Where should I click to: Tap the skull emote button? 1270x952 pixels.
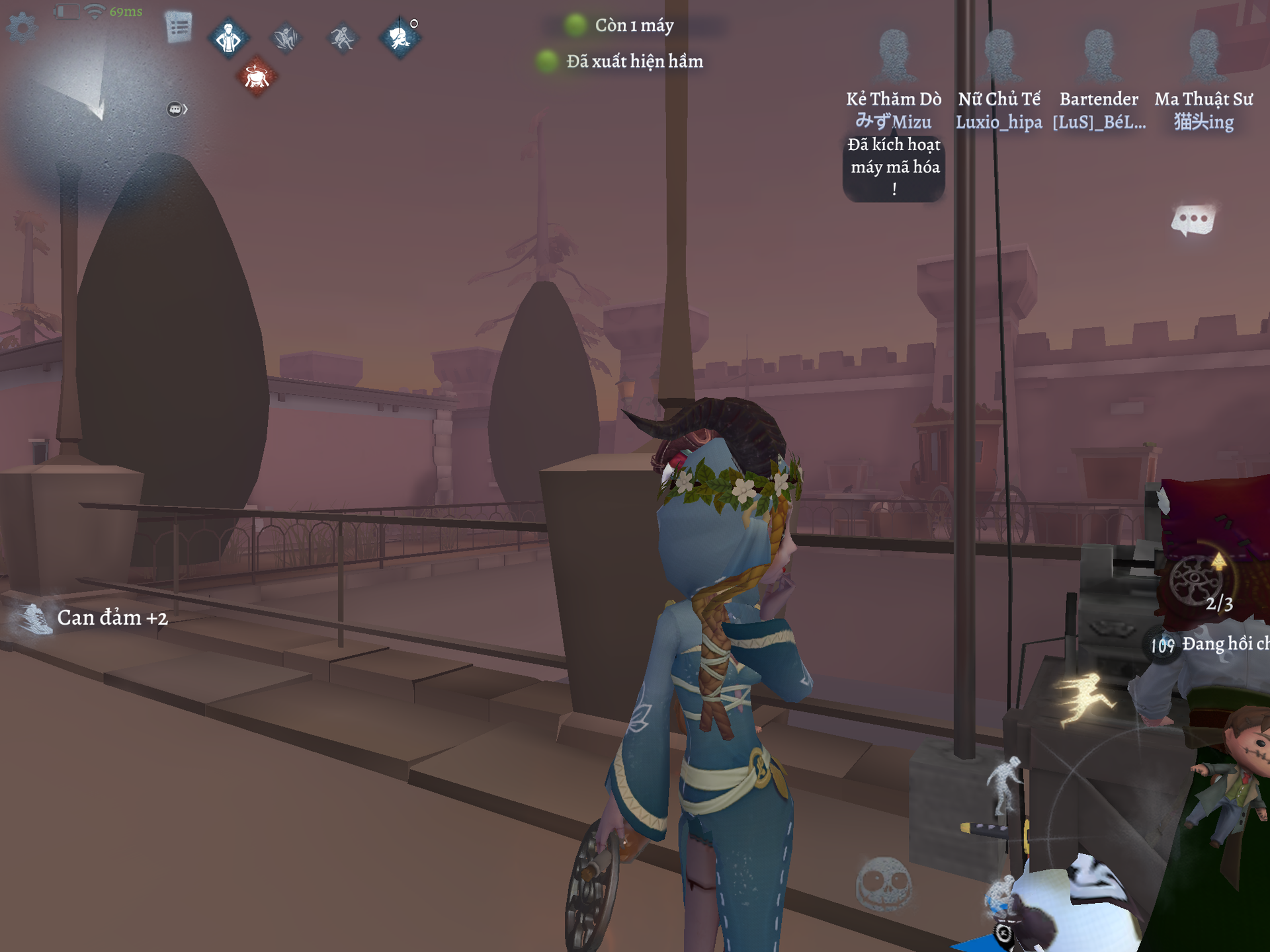click(884, 884)
